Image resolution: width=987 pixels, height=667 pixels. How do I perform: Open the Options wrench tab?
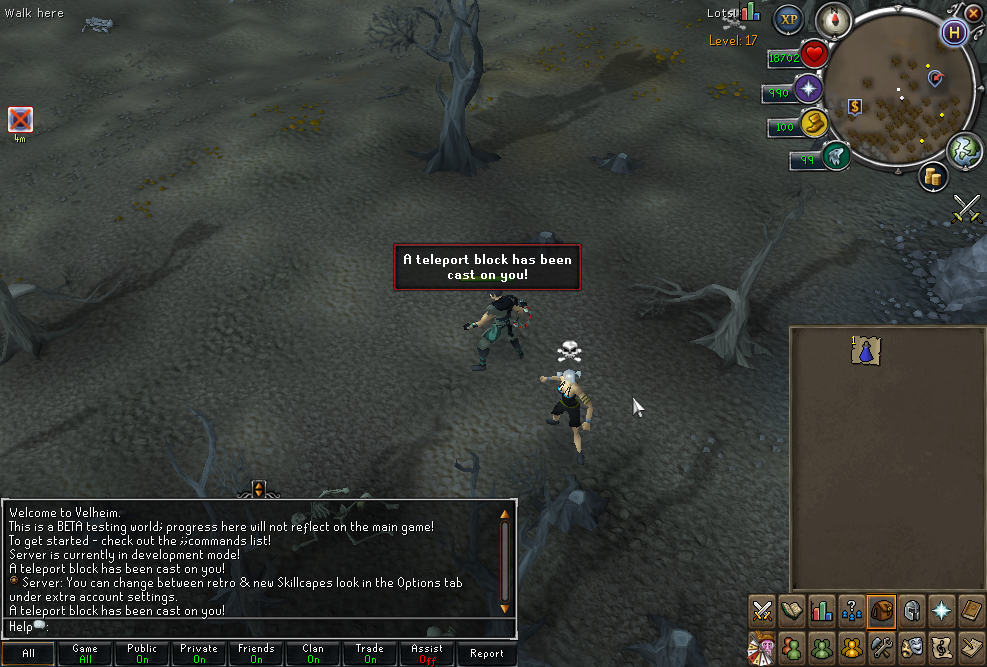tap(881, 646)
